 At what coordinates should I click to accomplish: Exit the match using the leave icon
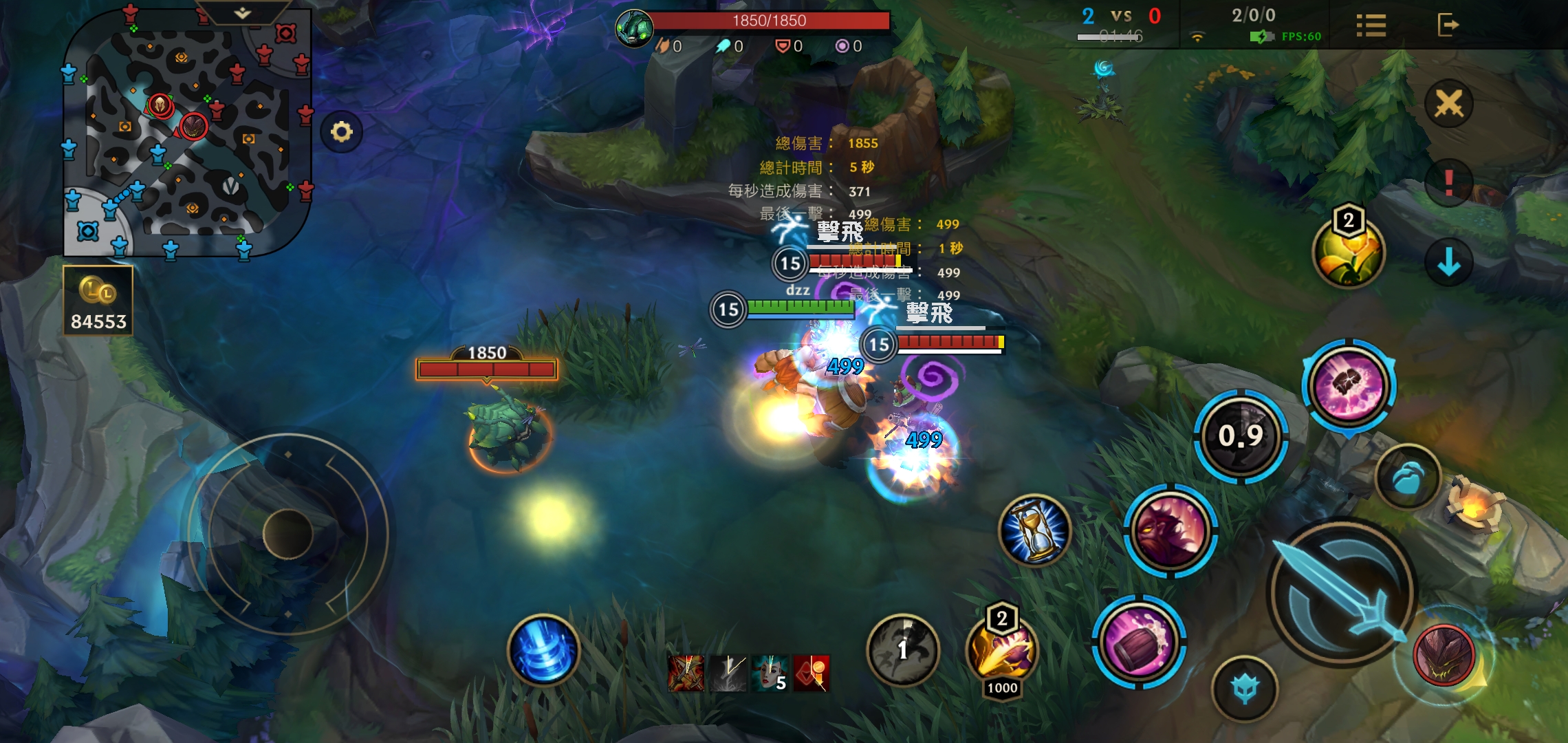1448,25
